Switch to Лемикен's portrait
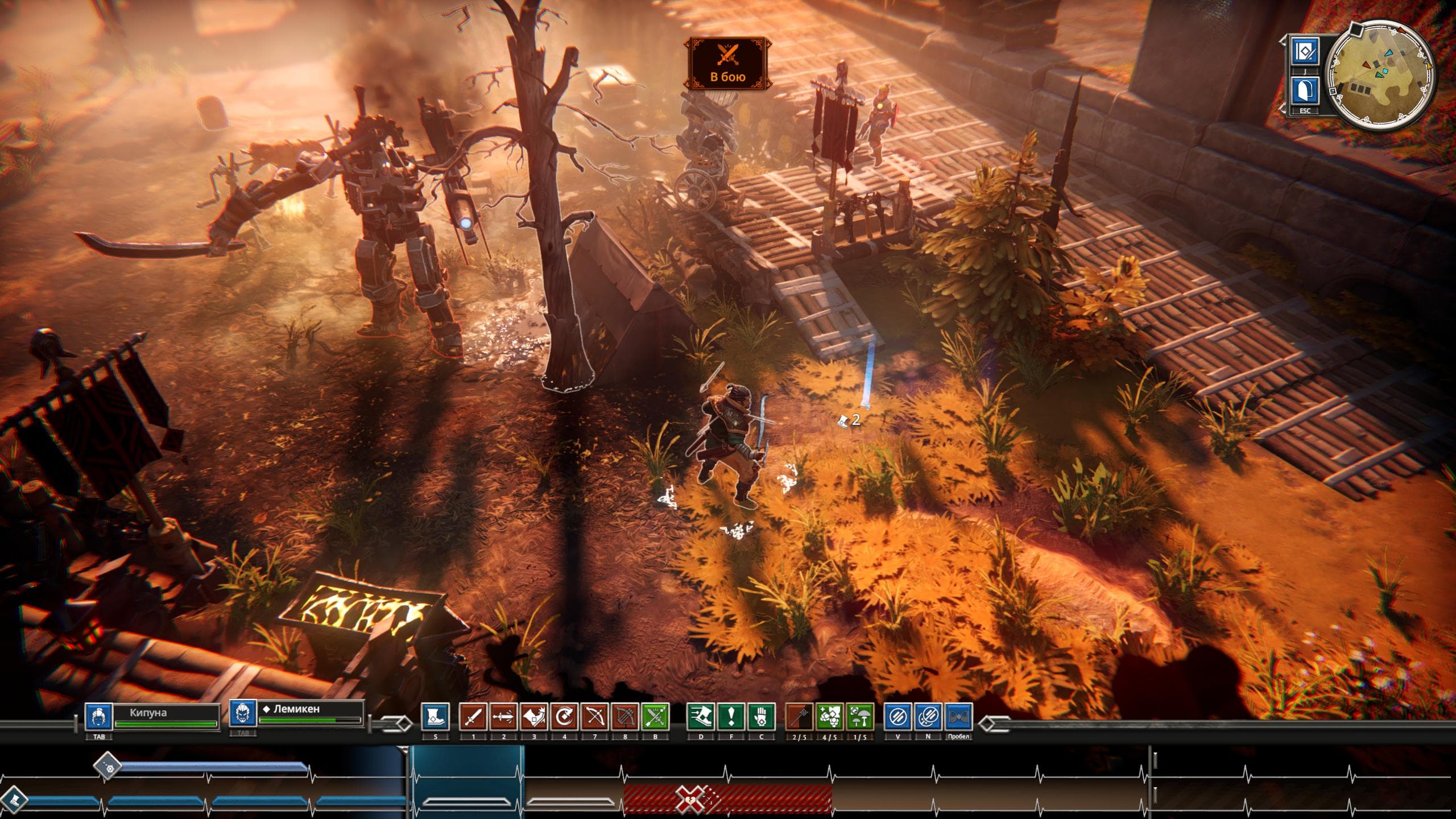The width and height of the screenshot is (1456, 819). pos(243,714)
